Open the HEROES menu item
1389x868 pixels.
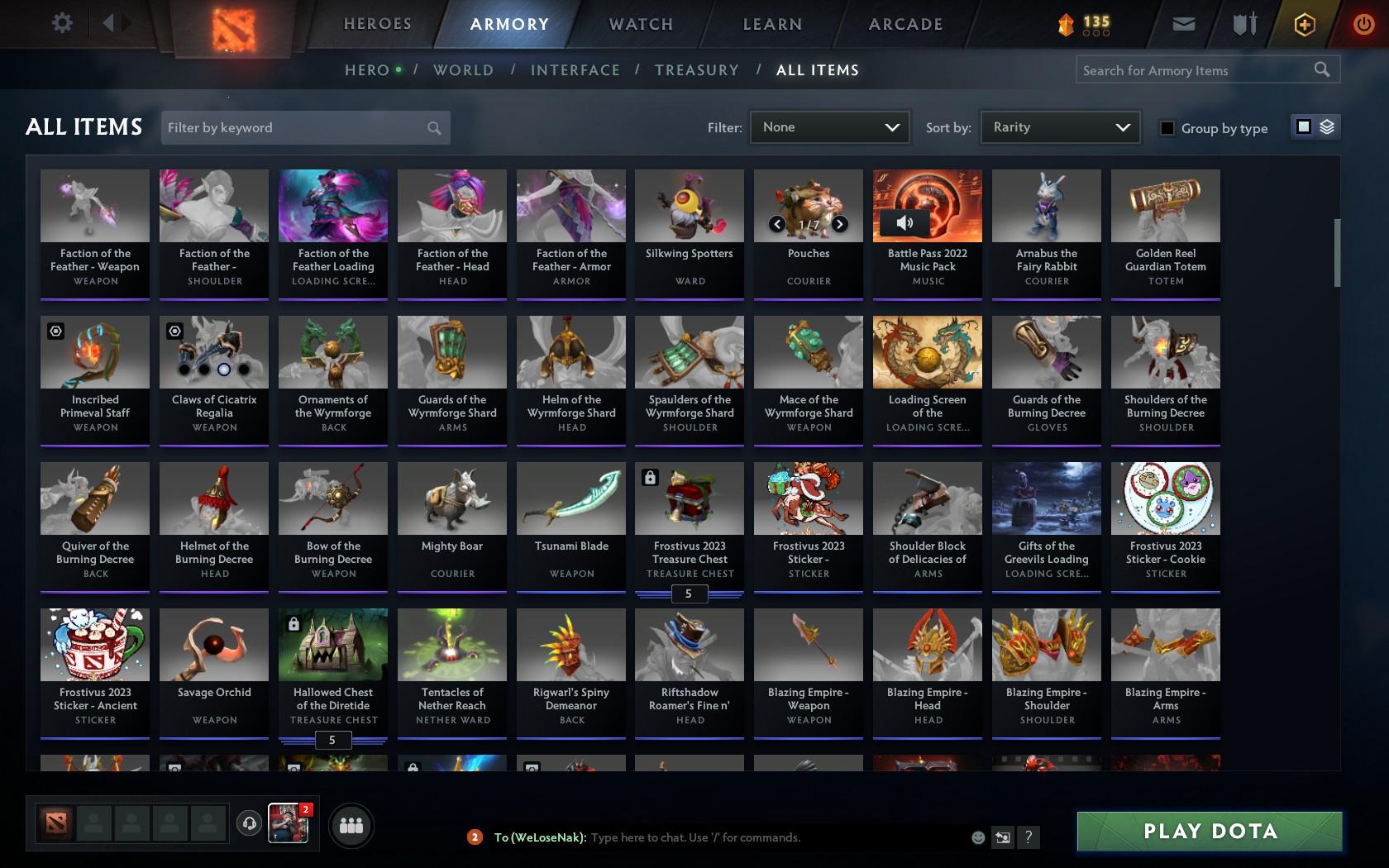377,24
